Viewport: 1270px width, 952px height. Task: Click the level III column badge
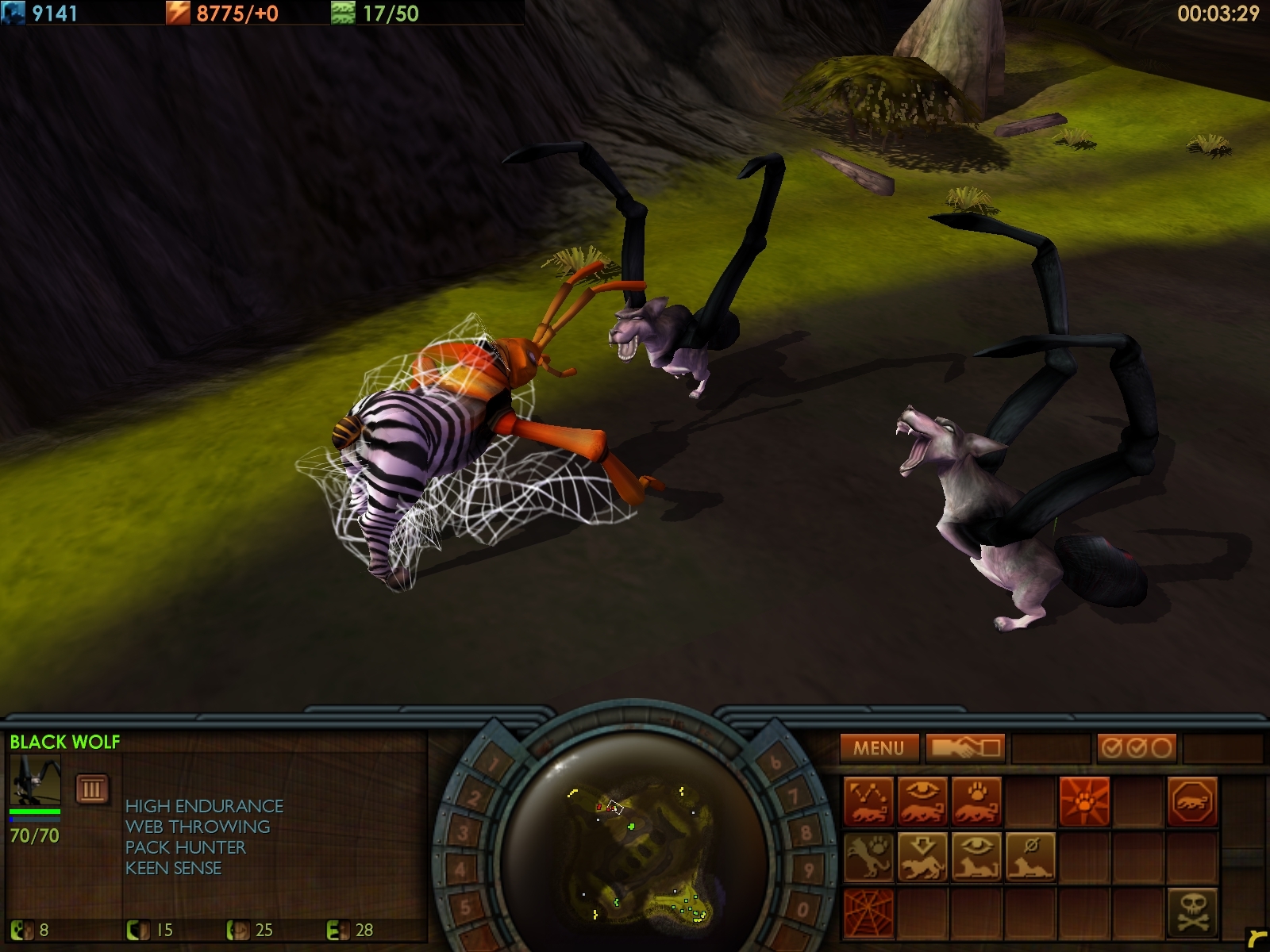91,789
